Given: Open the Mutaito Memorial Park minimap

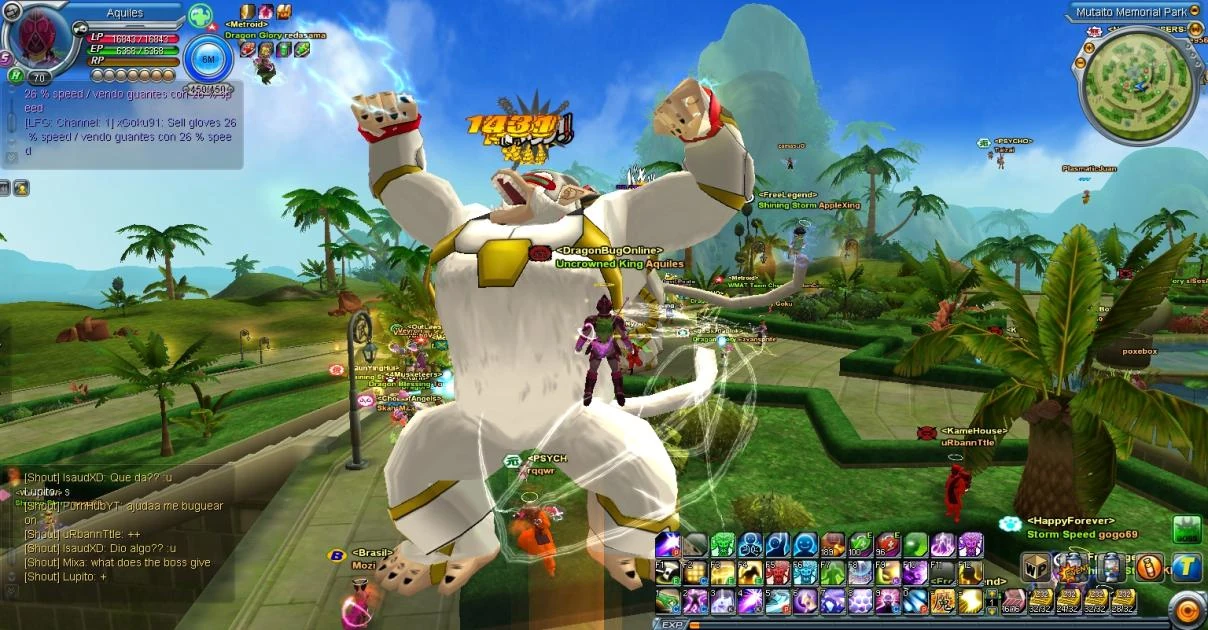Looking at the screenshot, I should (1139, 79).
